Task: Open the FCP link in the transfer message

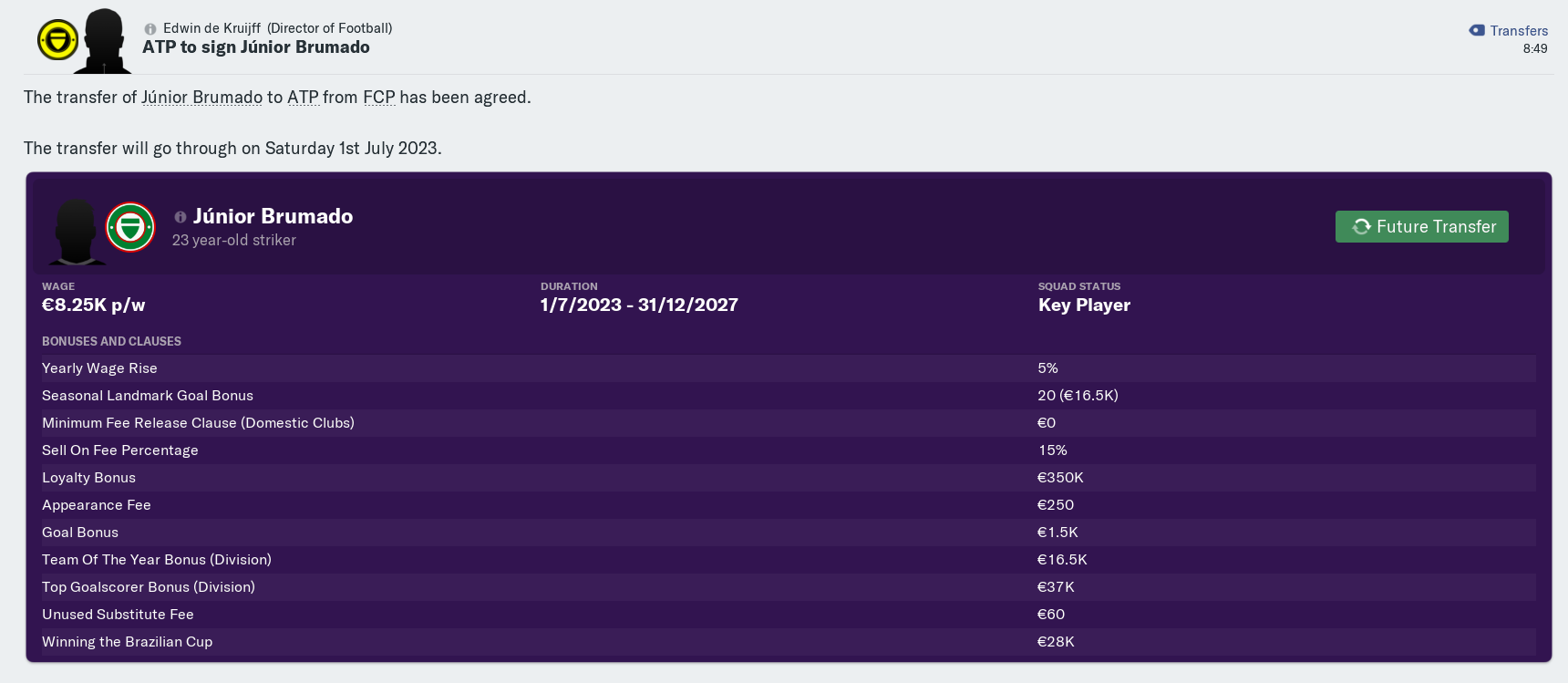Action: [x=380, y=97]
